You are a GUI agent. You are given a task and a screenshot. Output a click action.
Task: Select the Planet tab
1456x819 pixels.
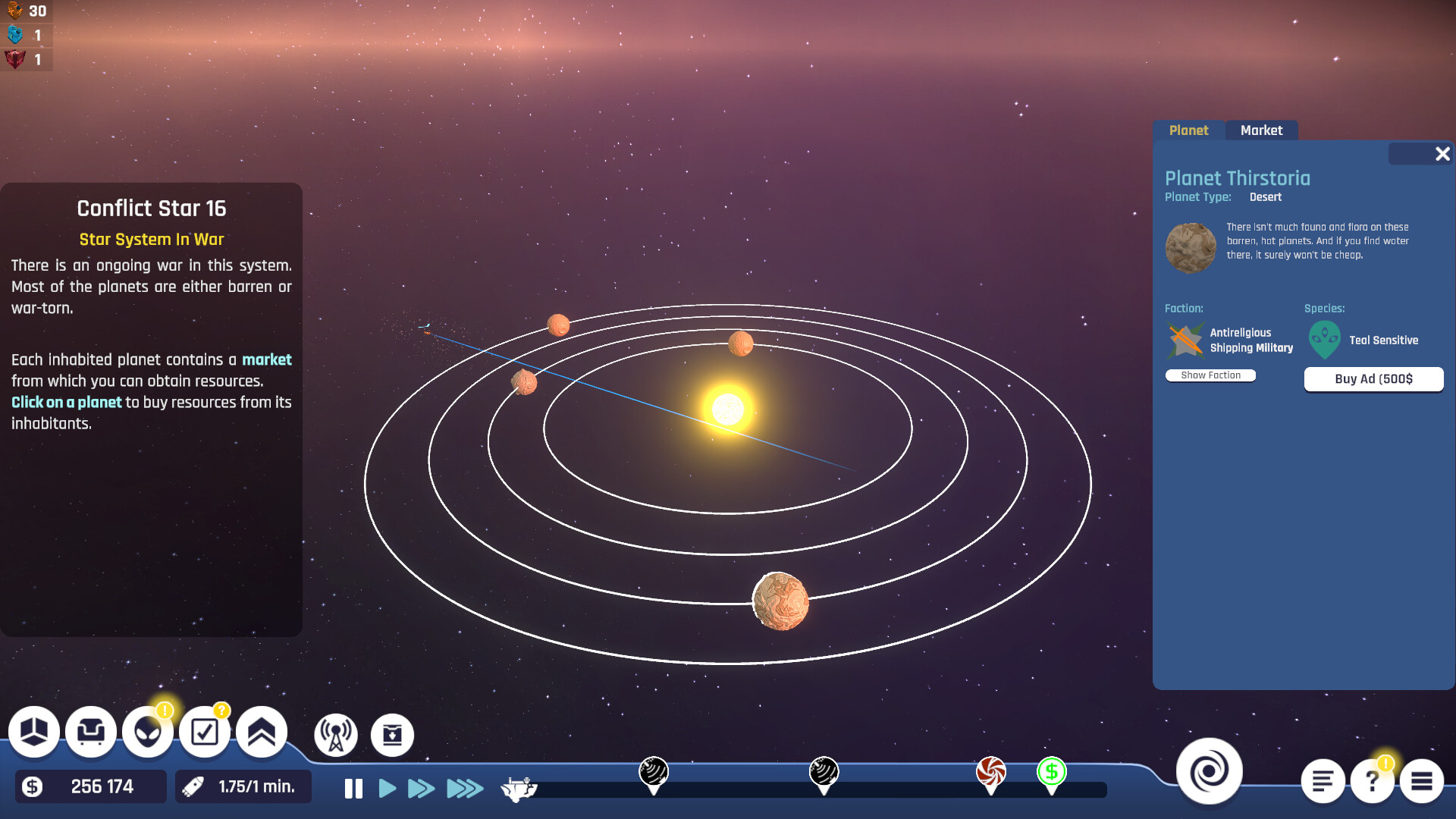click(1189, 130)
